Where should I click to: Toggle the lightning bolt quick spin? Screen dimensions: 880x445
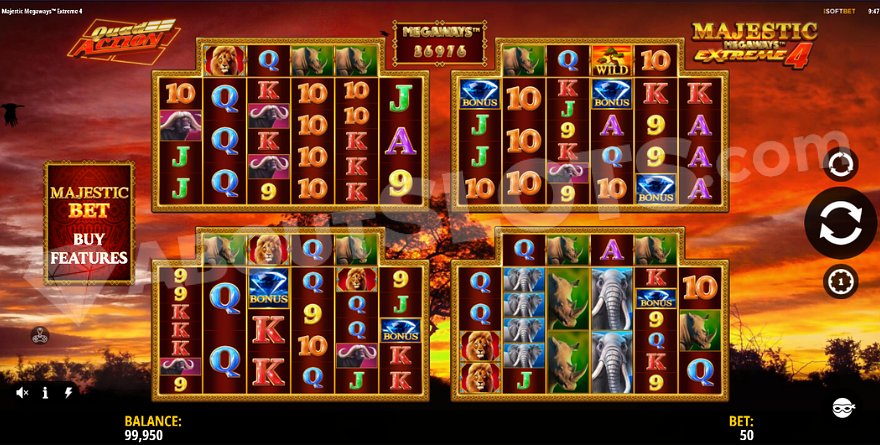[x=68, y=393]
